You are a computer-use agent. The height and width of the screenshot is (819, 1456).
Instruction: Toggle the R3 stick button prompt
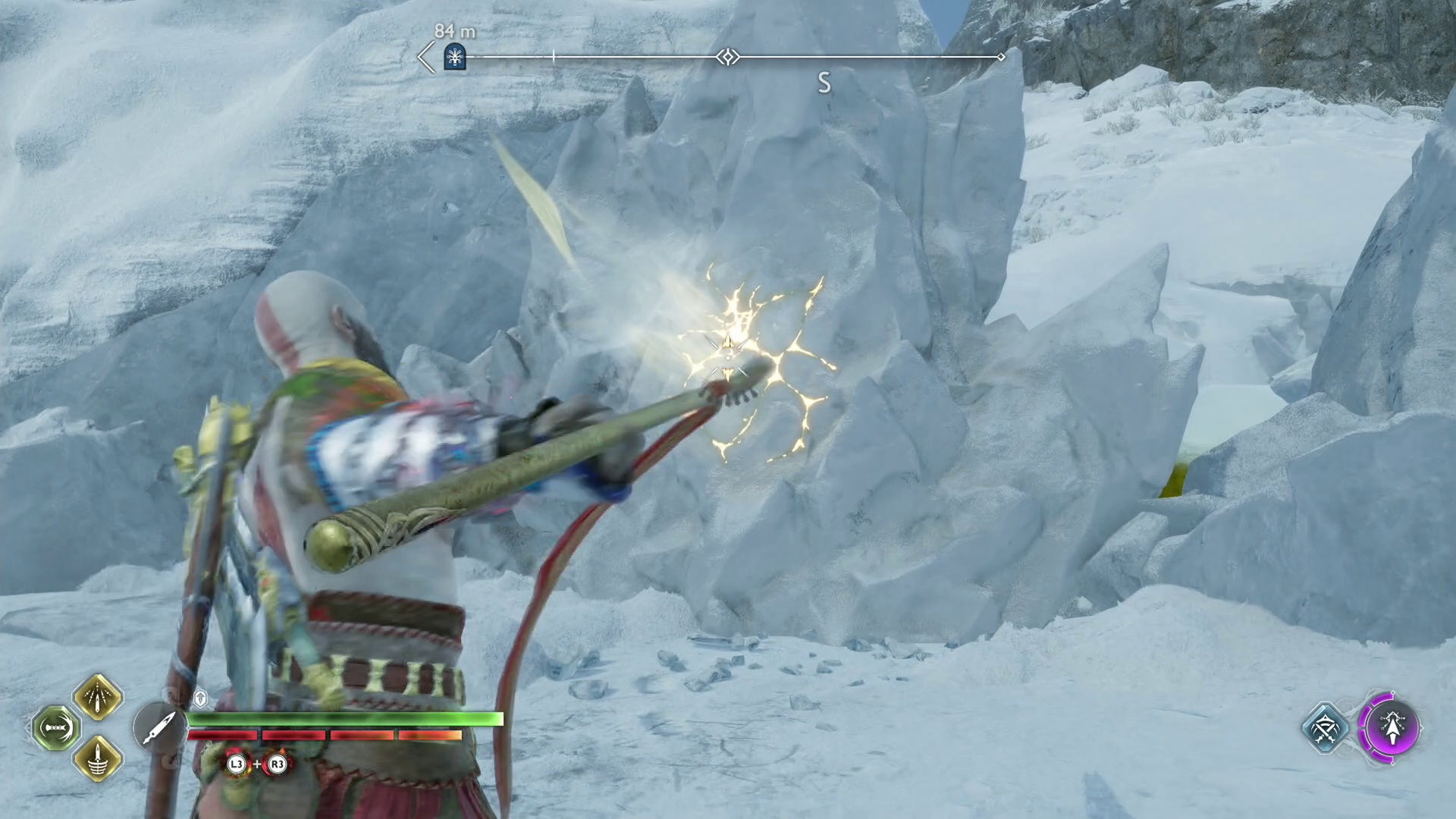278,764
